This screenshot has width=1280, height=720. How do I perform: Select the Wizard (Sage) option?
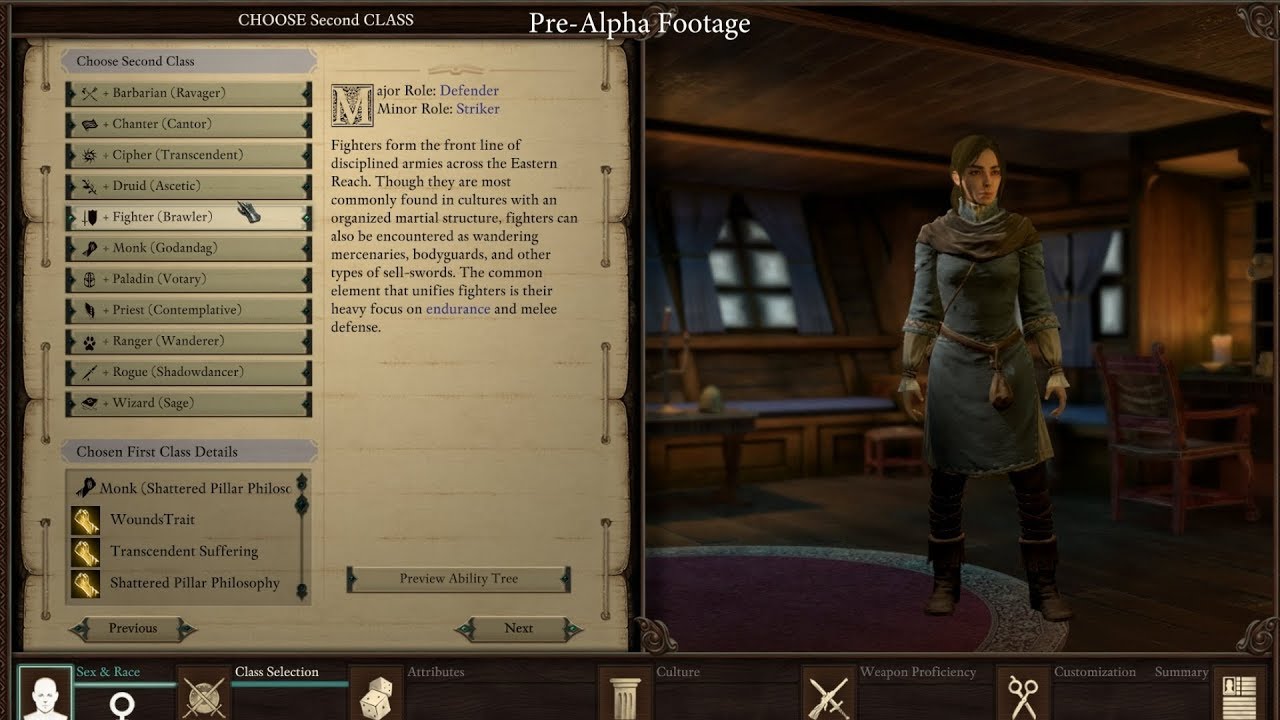[188, 403]
